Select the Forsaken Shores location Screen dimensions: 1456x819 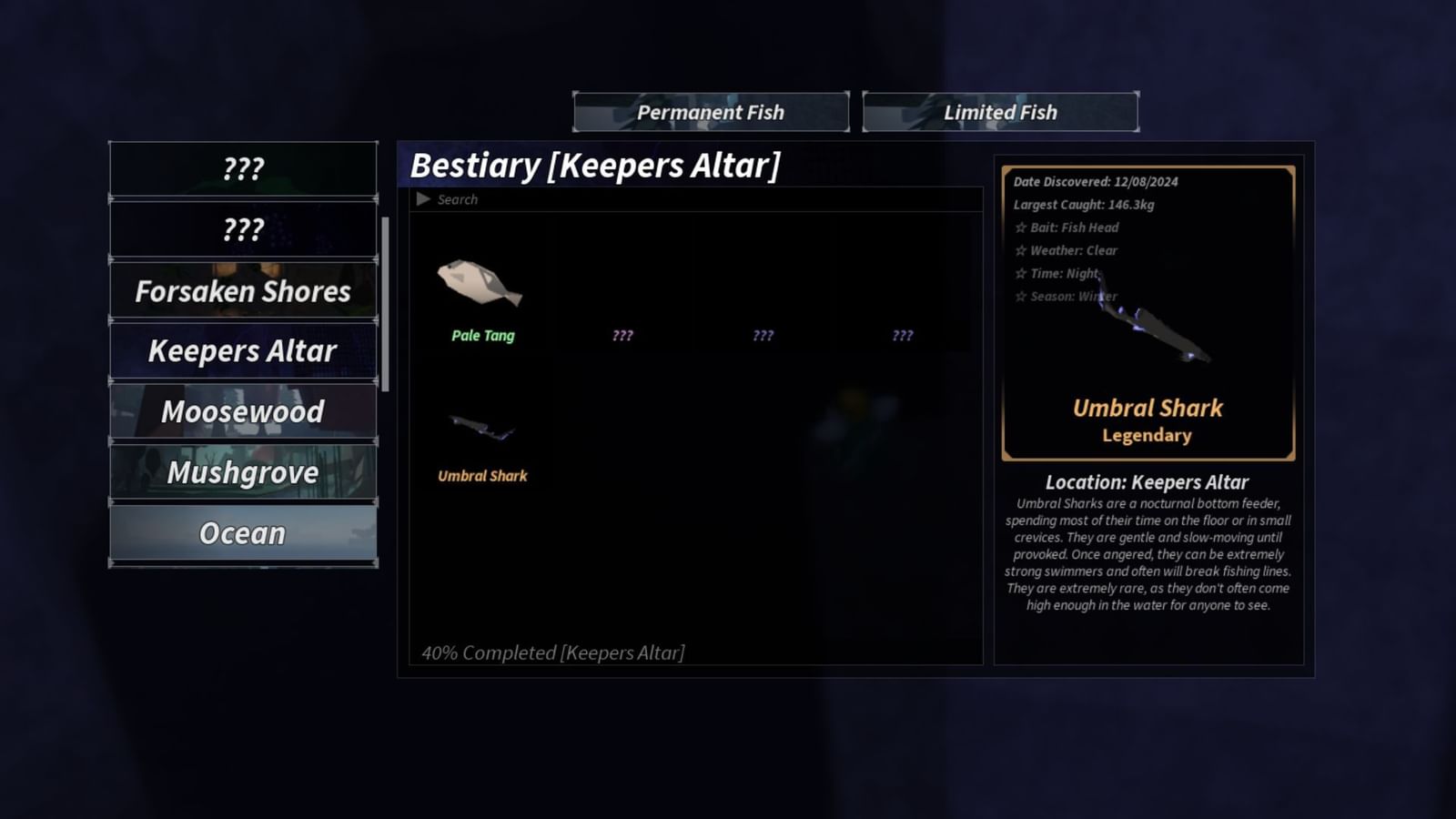pyautogui.click(x=242, y=290)
